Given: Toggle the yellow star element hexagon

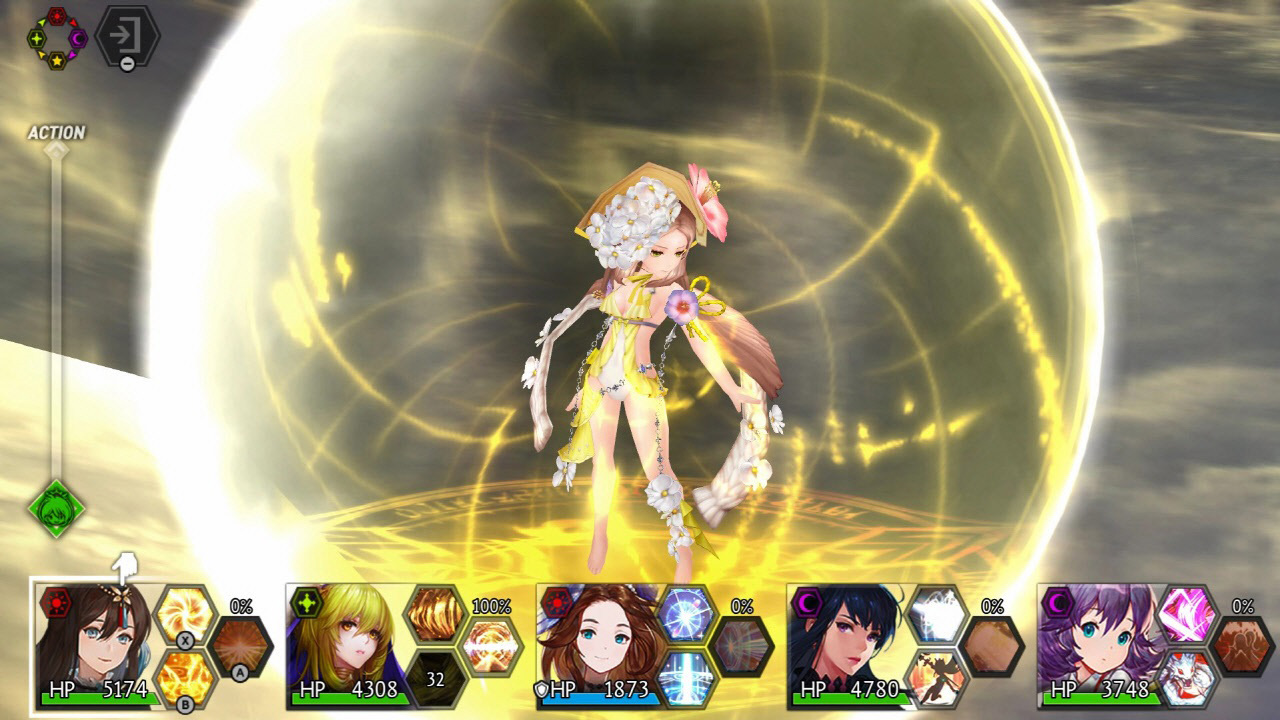Looking at the screenshot, I should click(x=57, y=61).
